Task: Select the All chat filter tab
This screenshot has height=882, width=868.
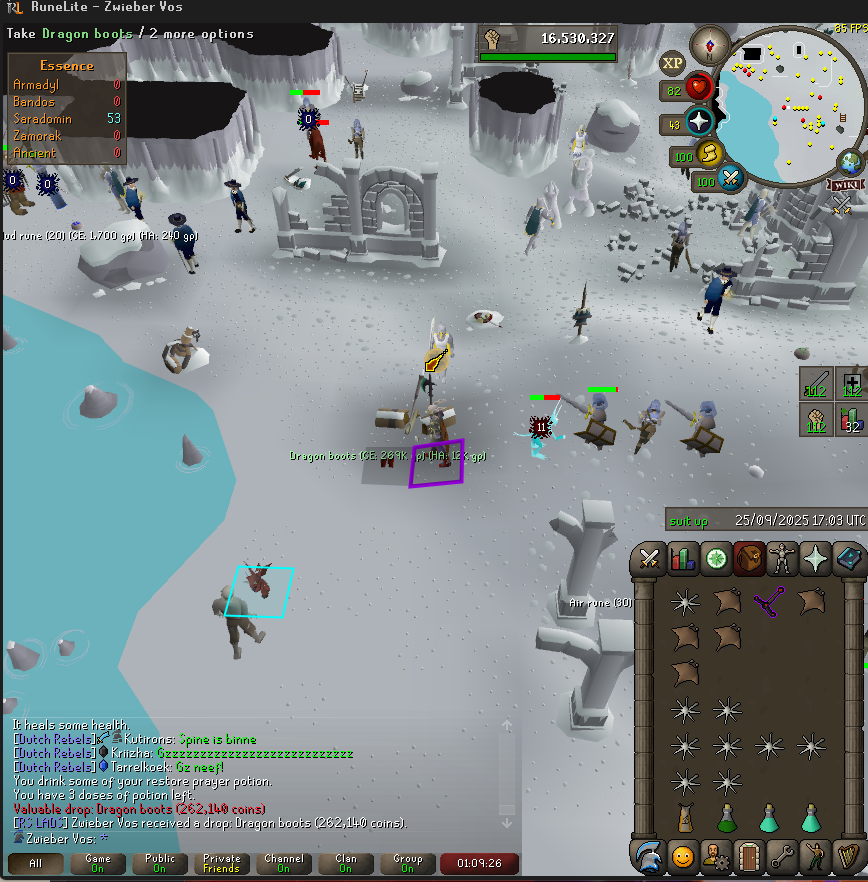Action: coord(35,862)
